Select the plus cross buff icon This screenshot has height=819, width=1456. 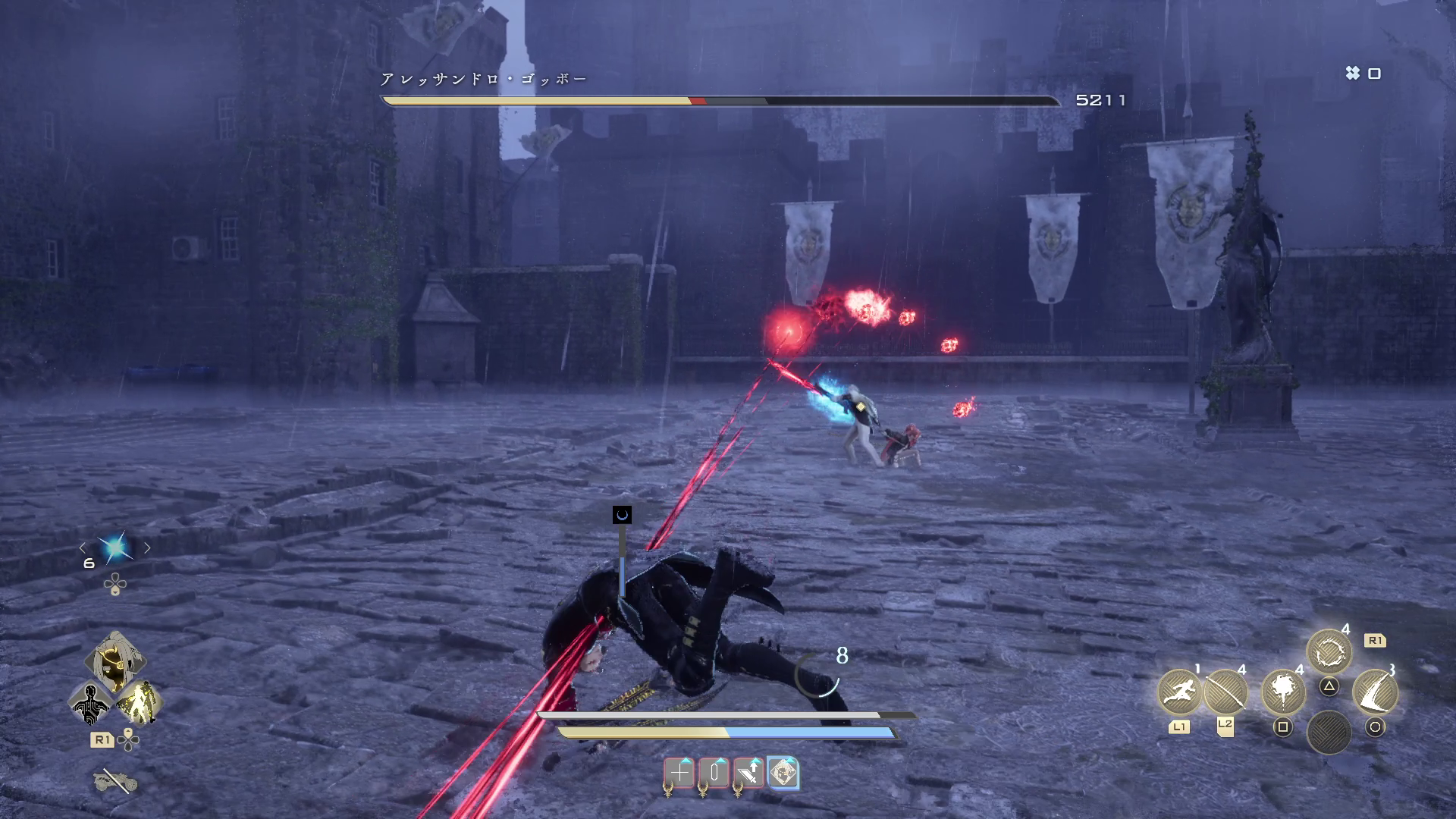pos(679,773)
